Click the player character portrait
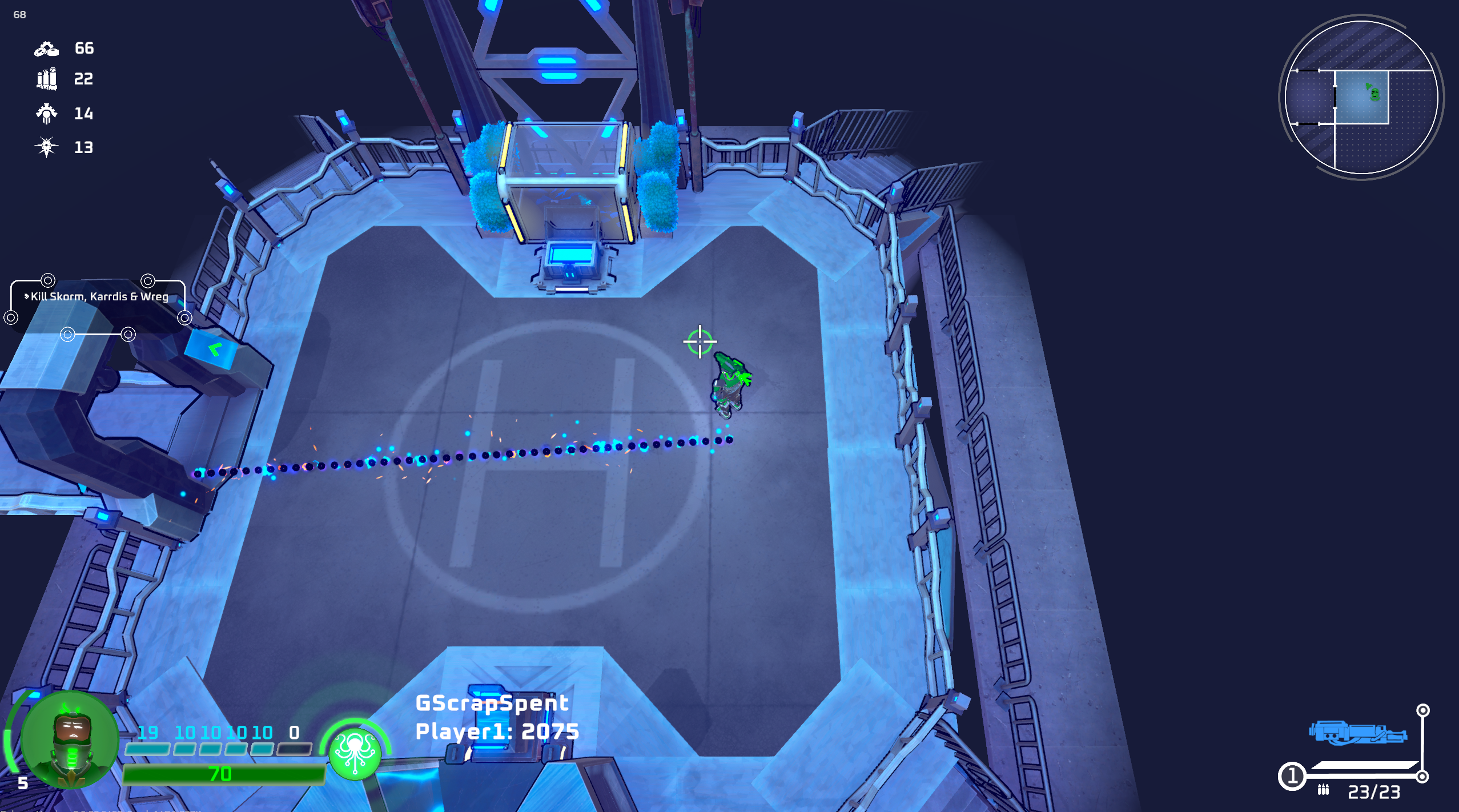1459x812 pixels. tap(69, 739)
